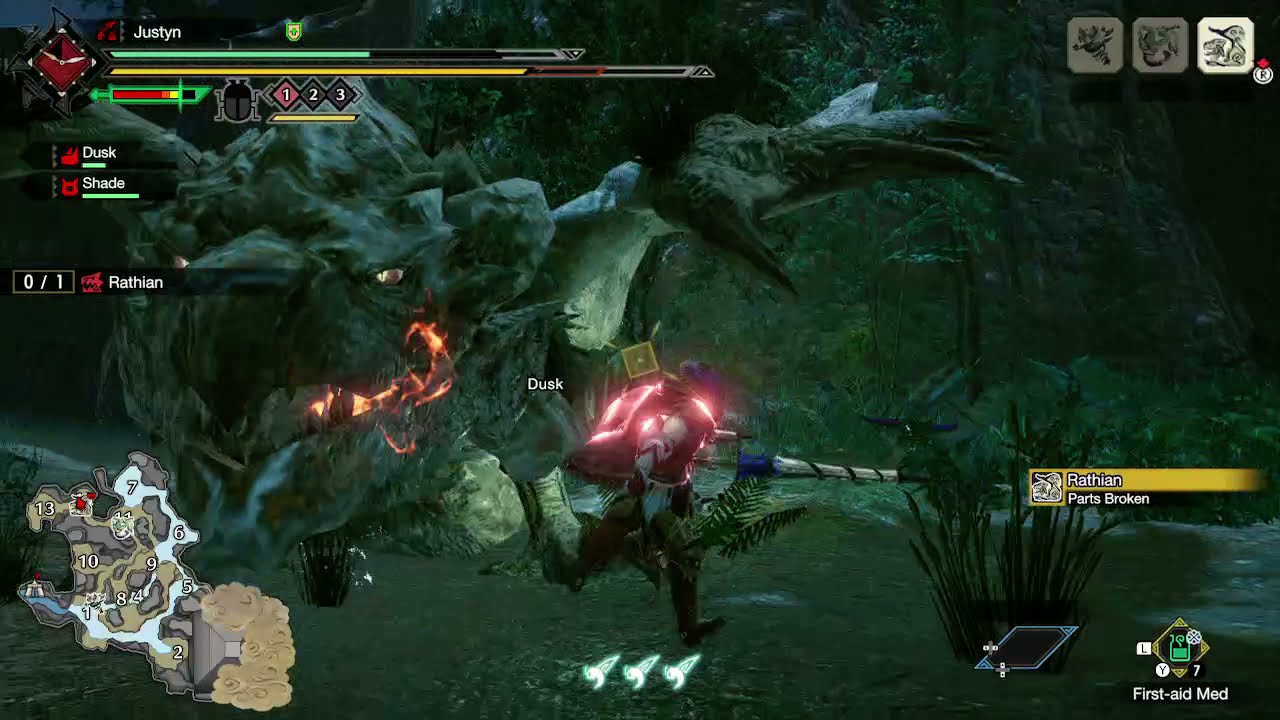
Task: Click the kinsect beetle icon
Action: pos(238,101)
